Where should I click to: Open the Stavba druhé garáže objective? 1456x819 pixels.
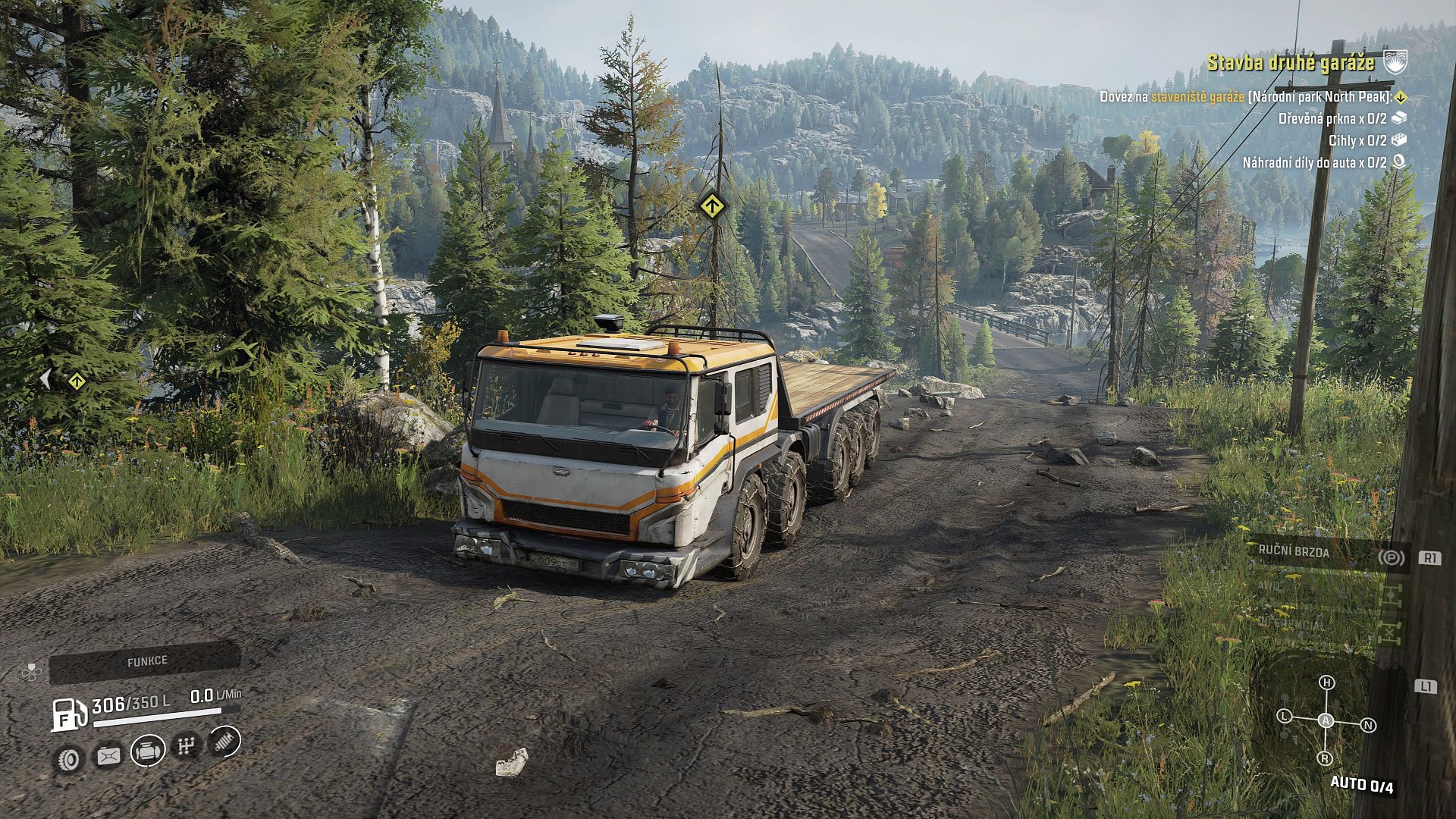pyautogui.click(x=1290, y=63)
